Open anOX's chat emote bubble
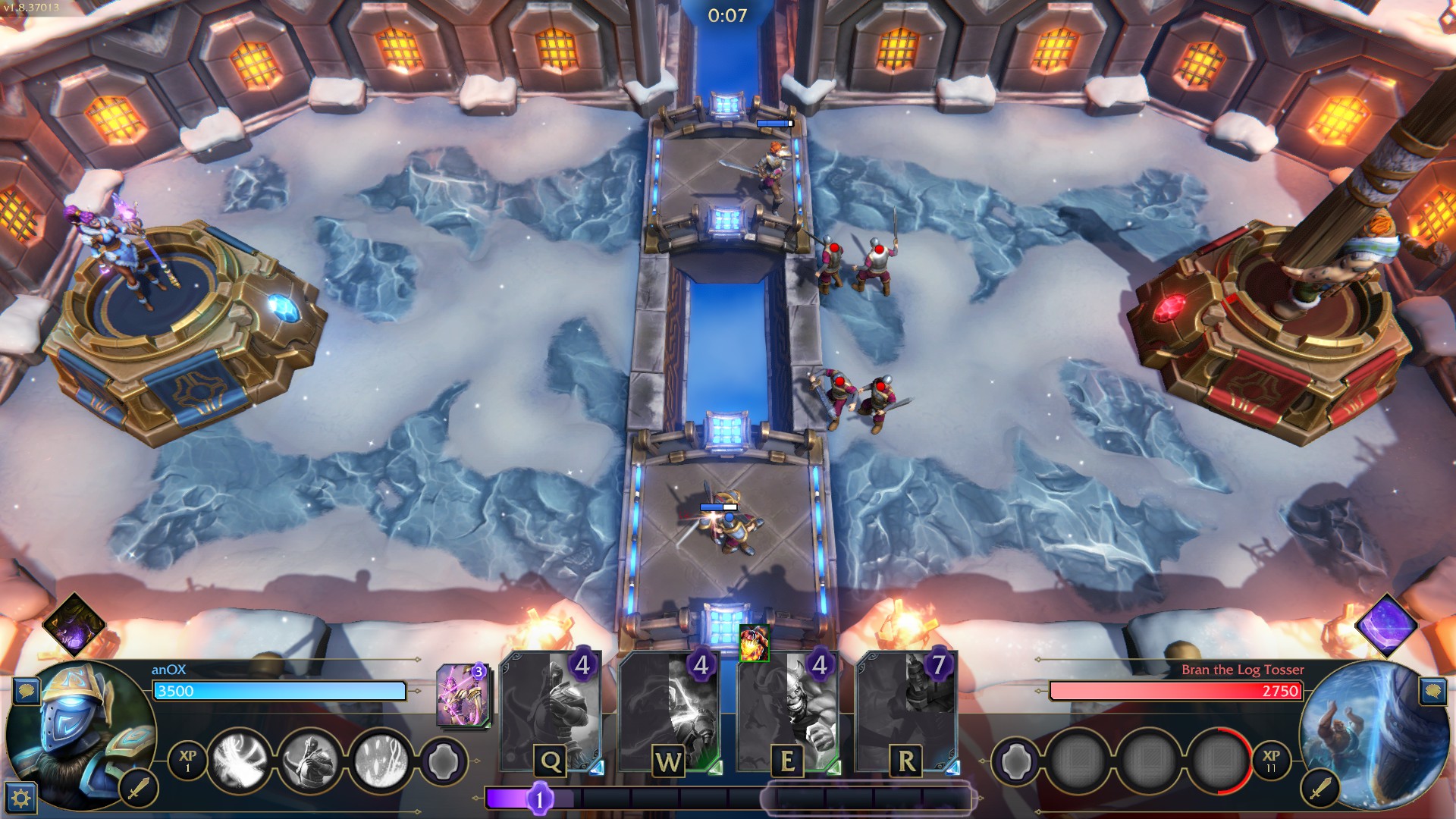The height and width of the screenshot is (819, 1456). [x=27, y=691]
